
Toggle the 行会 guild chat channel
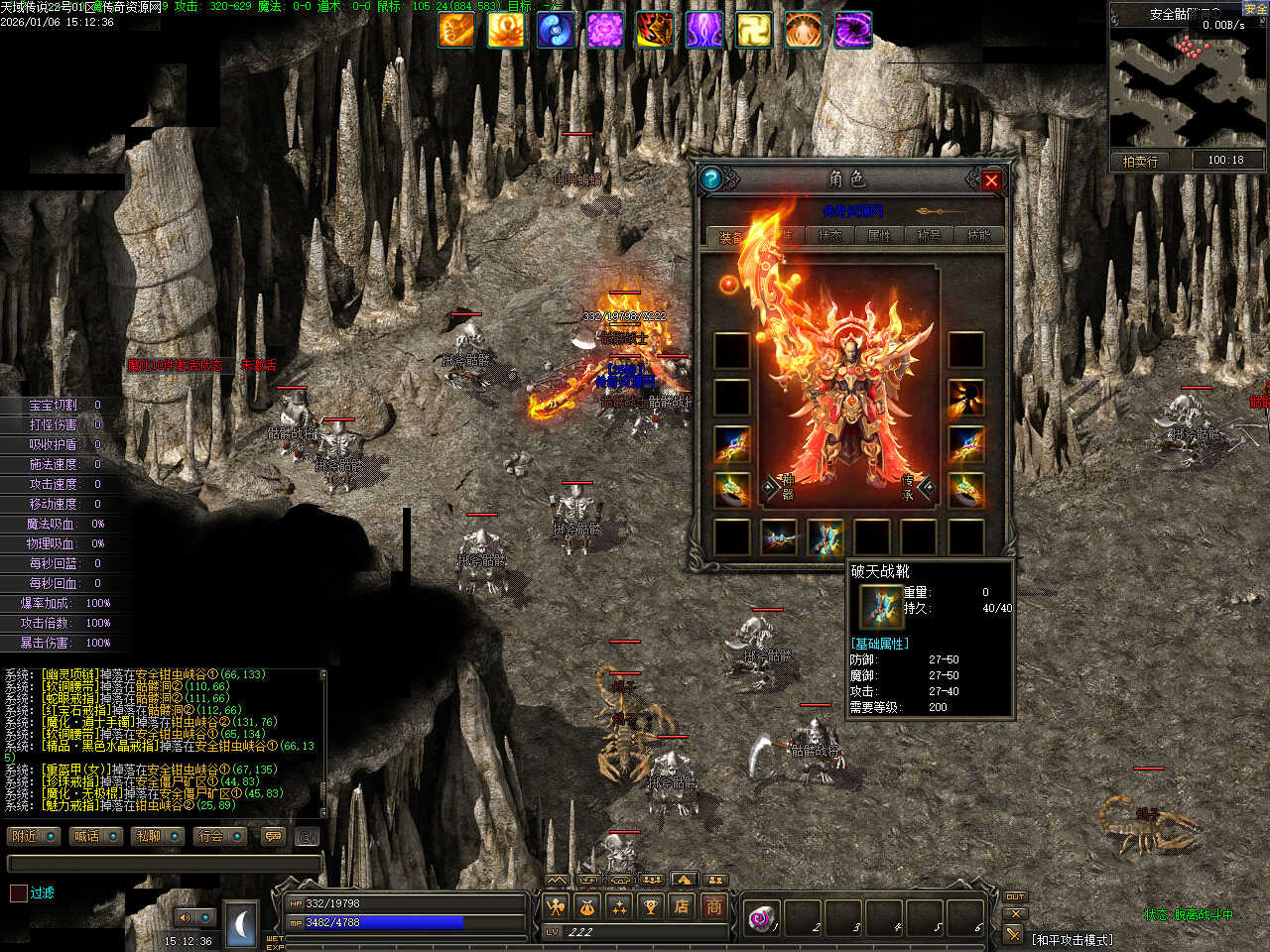tap(219, 836)
